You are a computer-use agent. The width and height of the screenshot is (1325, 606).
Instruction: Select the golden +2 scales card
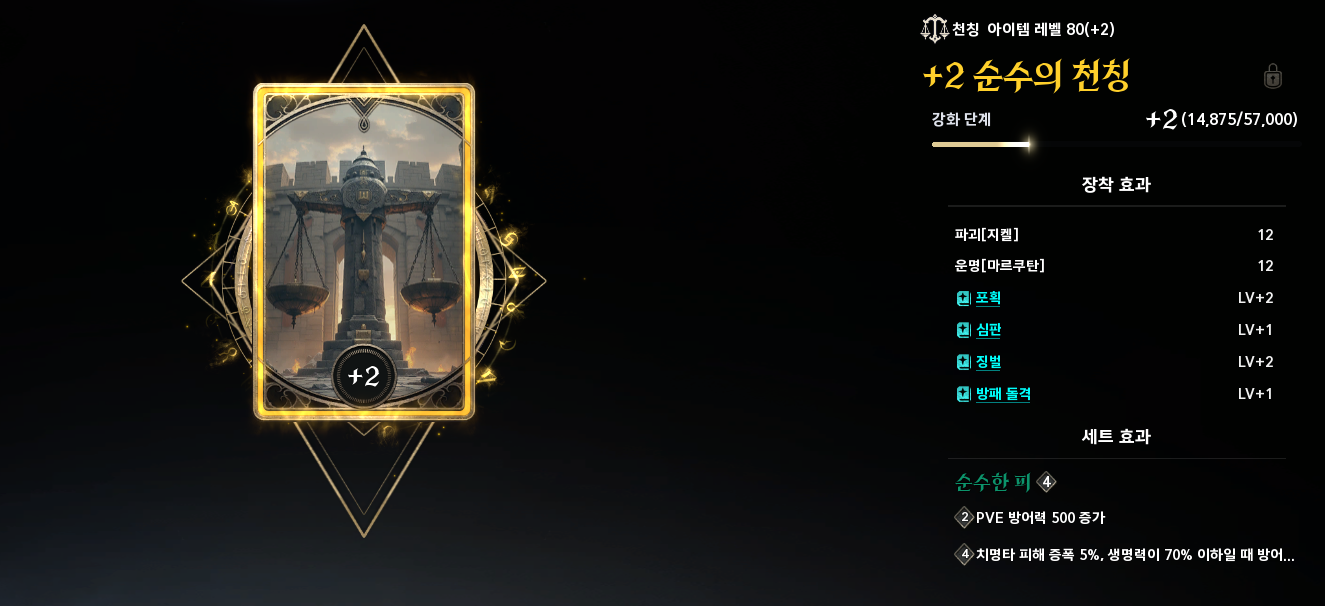364,251
